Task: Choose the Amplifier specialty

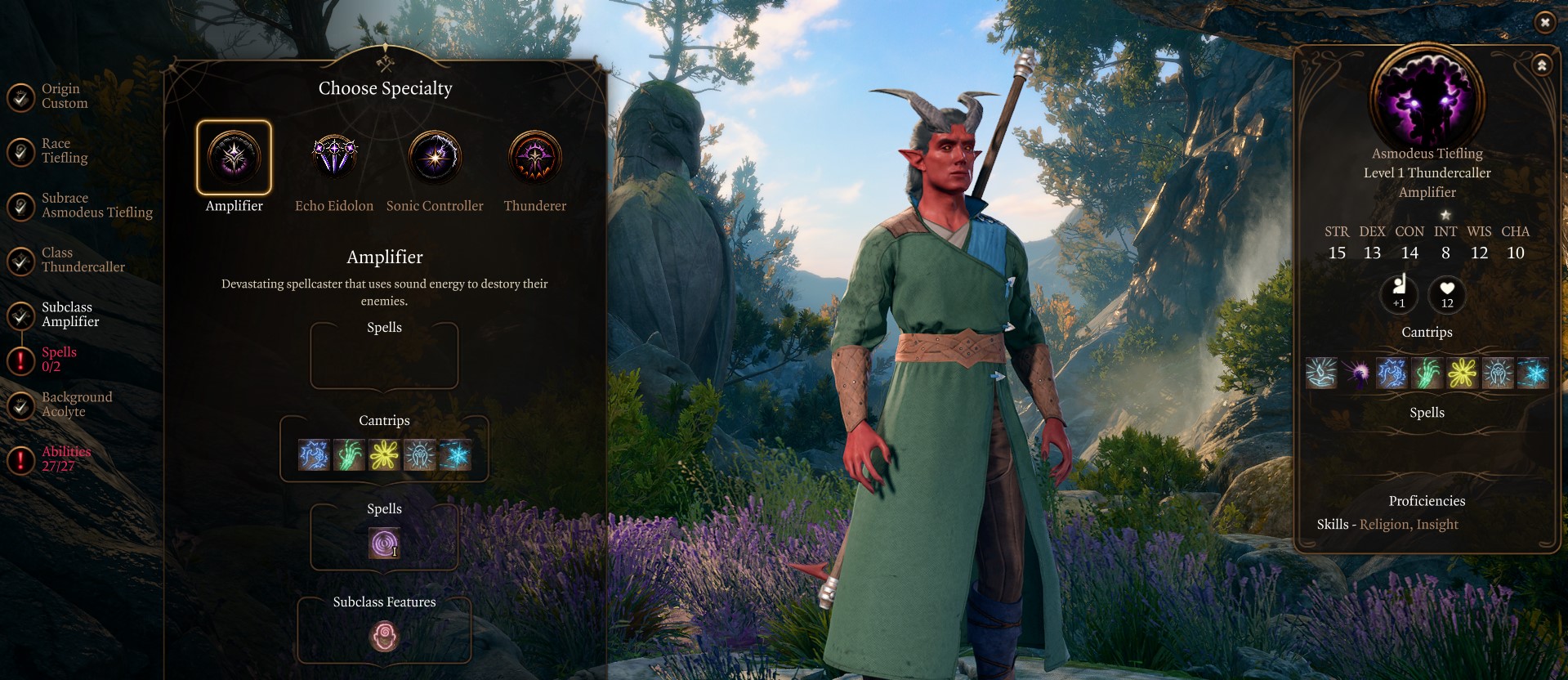Action: click(234, 158)
